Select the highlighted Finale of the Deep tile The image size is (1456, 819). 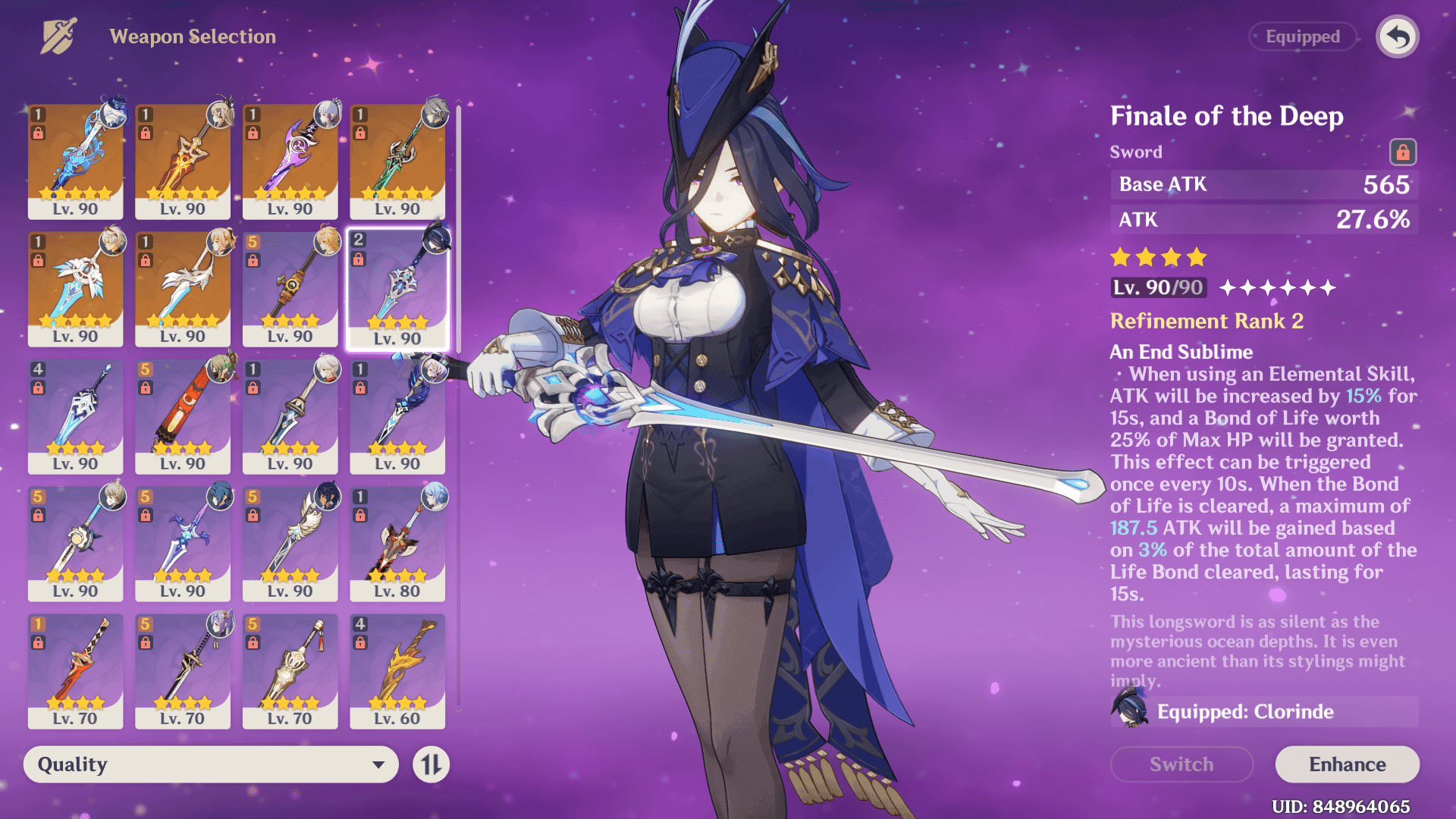point(397,288)
